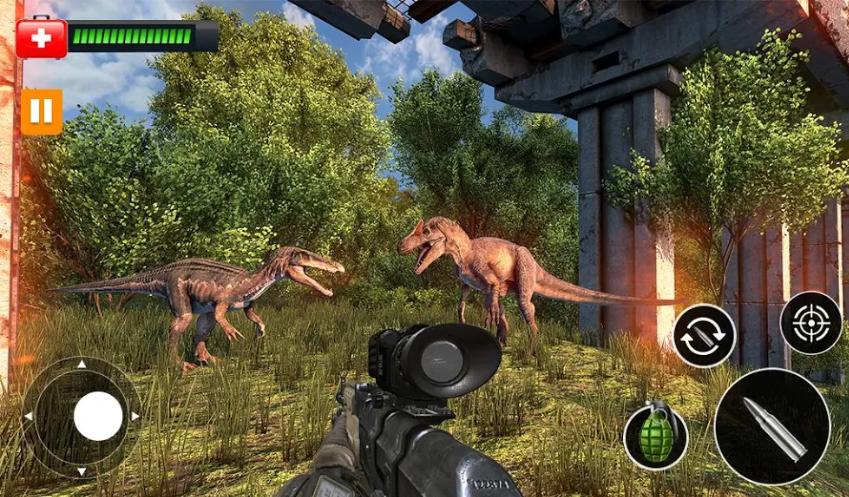Reload the weapon with the circular arrows button

[703, 336]
